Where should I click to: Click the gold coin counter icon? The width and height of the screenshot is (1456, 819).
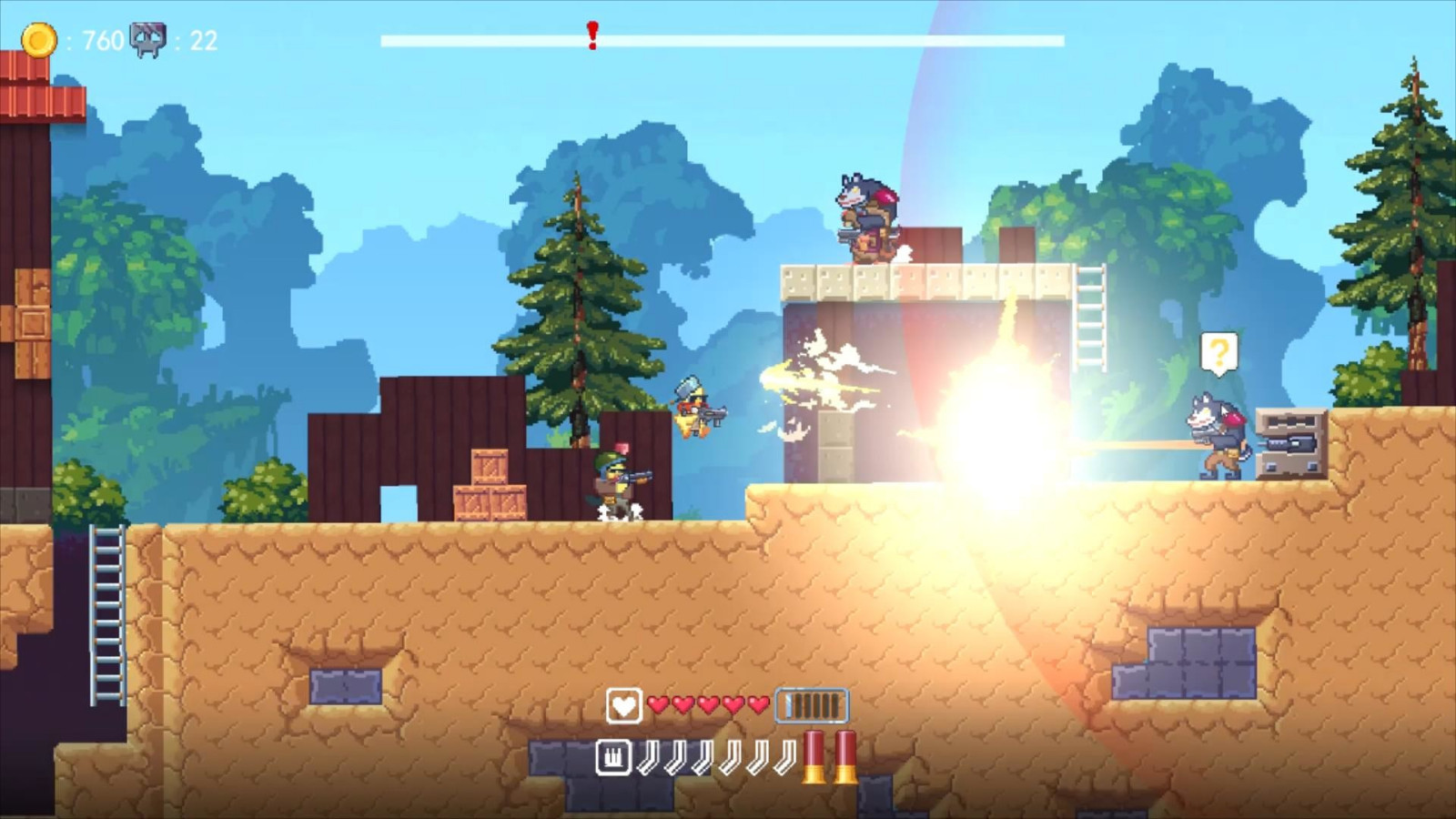pos(38,38)
